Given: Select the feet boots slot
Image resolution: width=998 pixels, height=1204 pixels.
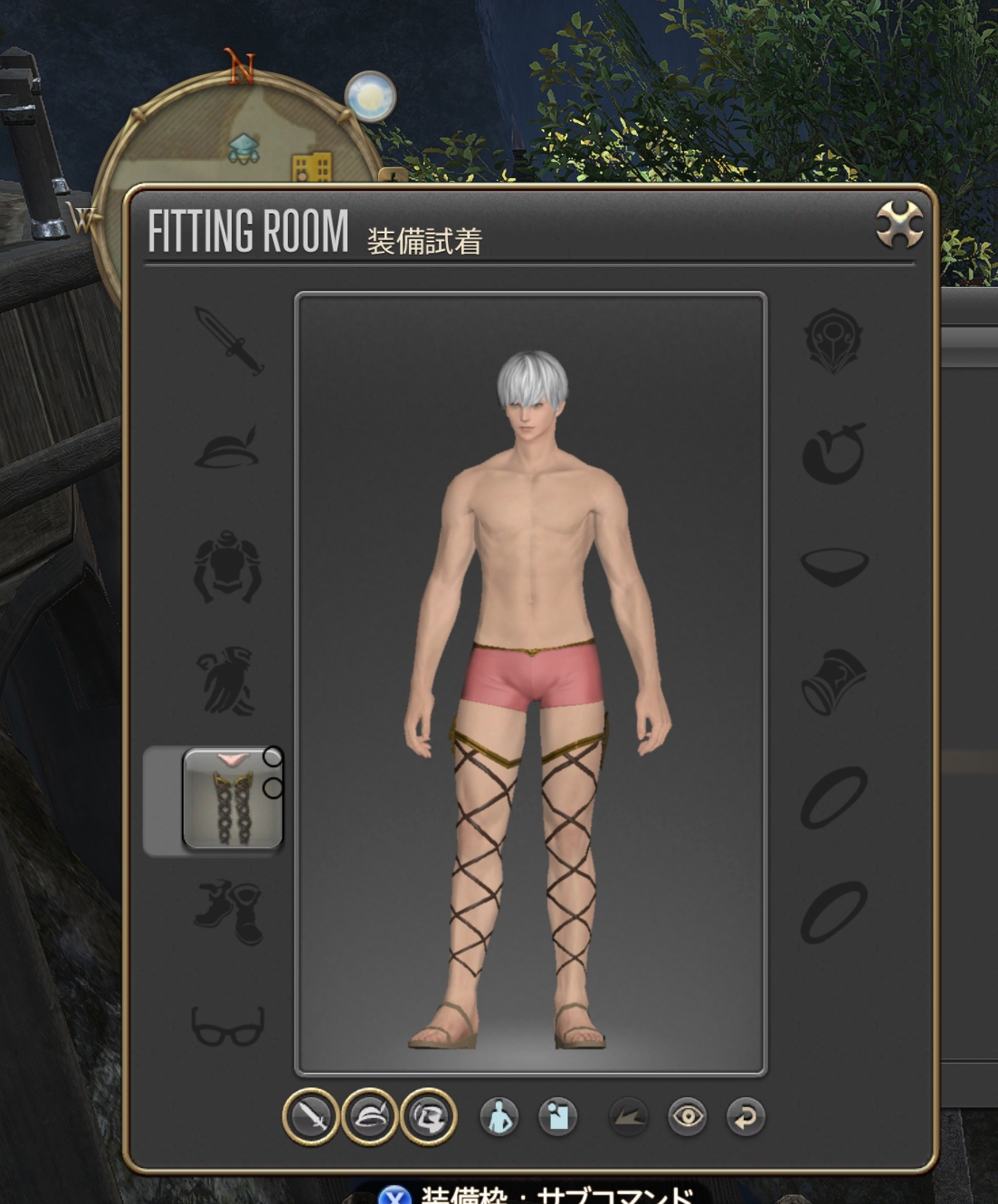Looking at the screenshot, I should tap(228, 913).
